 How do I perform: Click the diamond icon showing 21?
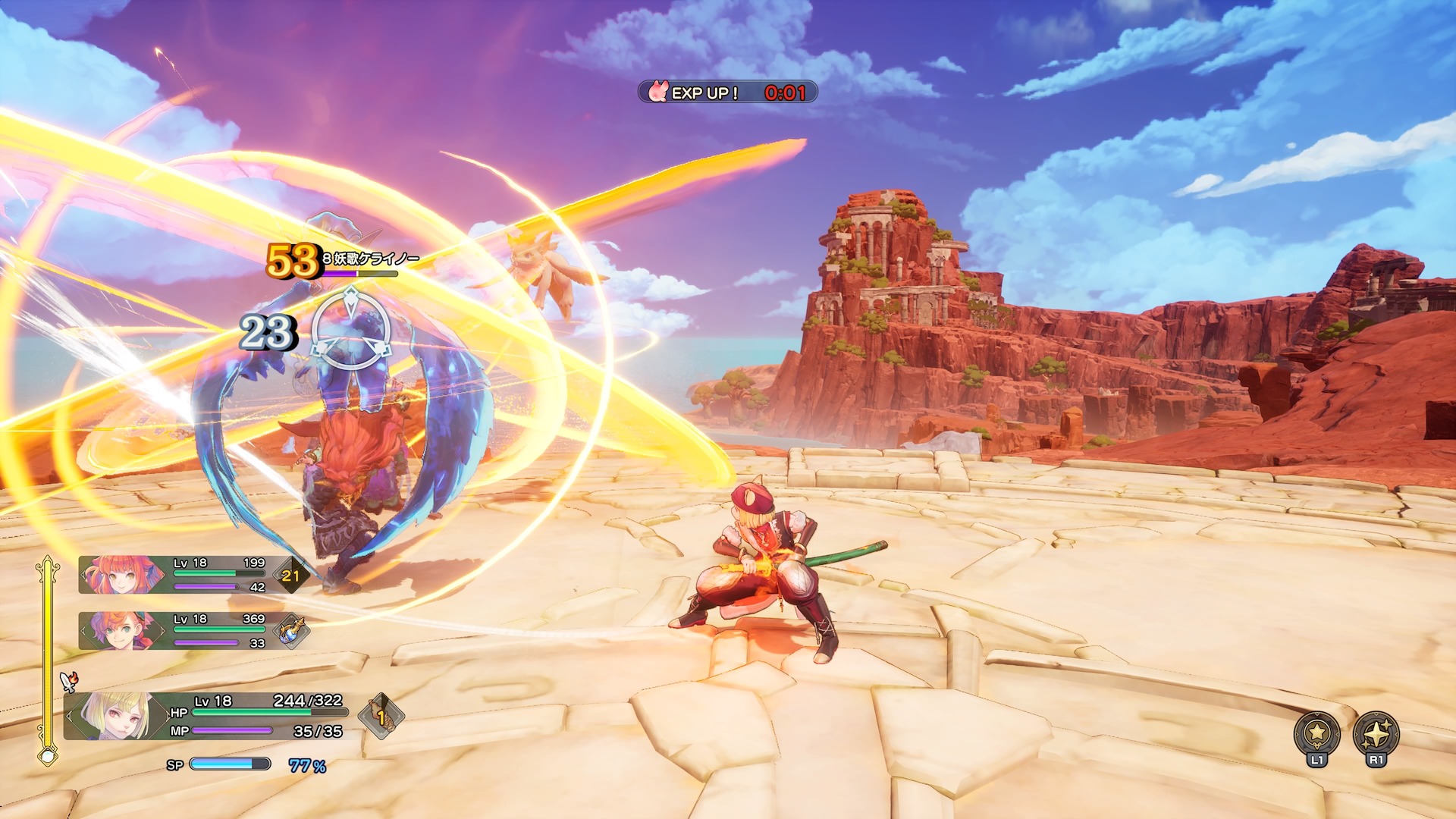291,576
